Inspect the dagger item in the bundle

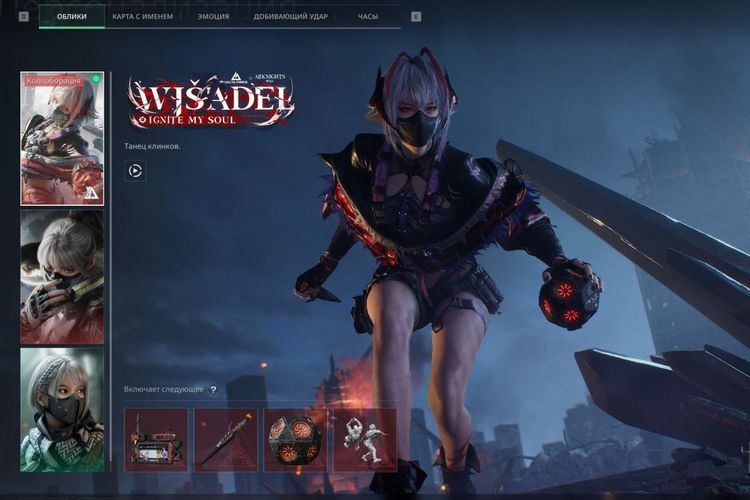click(x=226, y=439)
